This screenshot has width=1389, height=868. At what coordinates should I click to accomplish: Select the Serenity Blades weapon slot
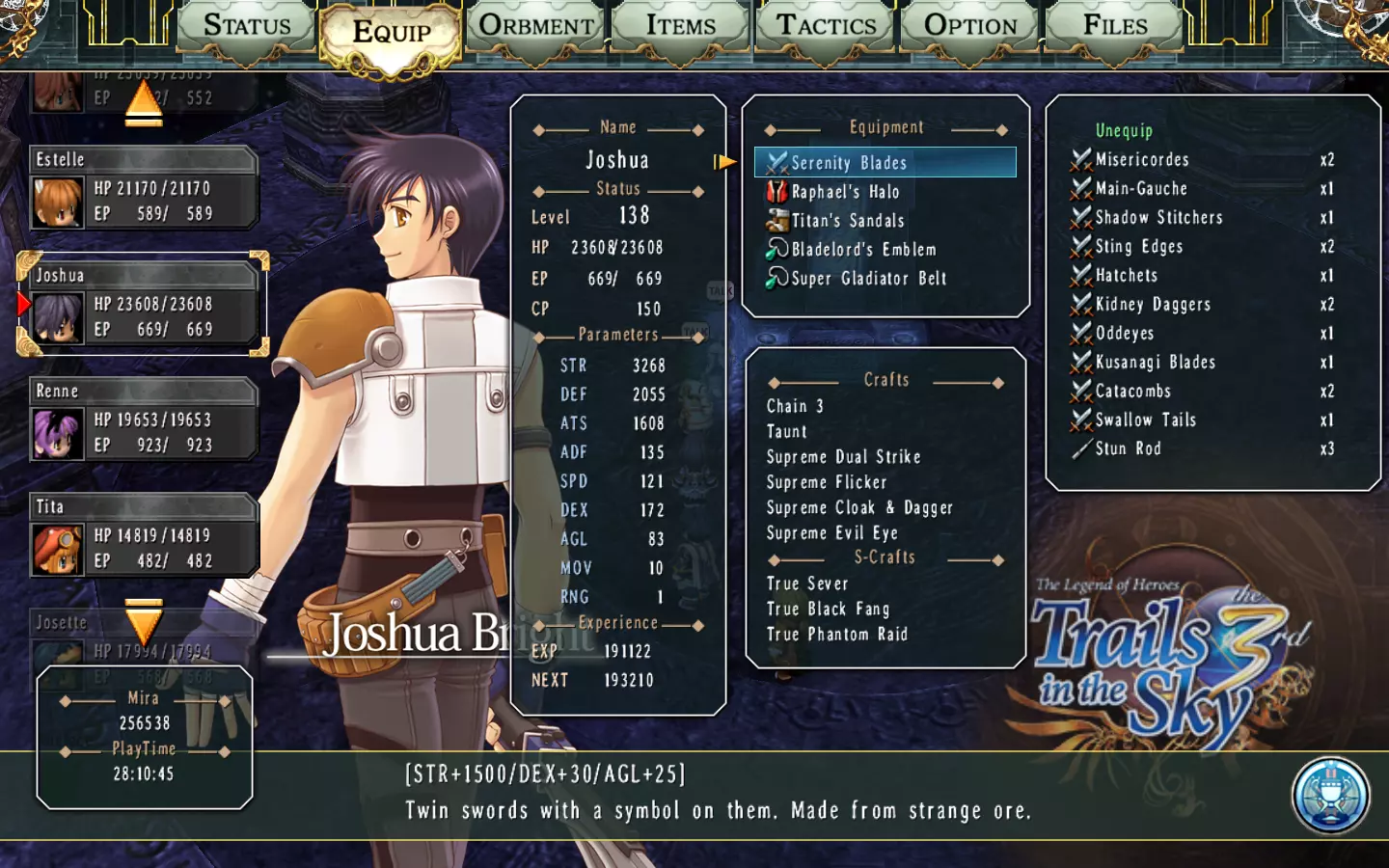click(x=885, y=162)
